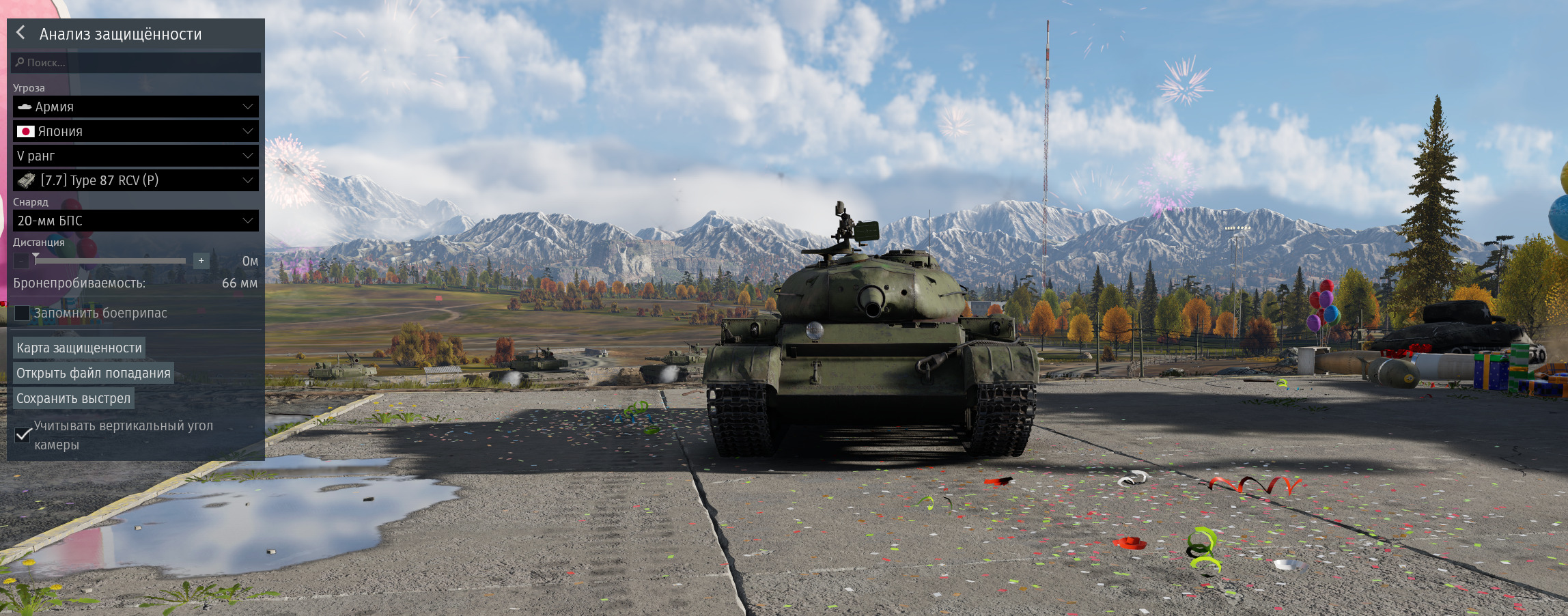The height and width of the screenshot is (616, 1568).
Task: Change the nation from Япония
Action: coord(136,131)
